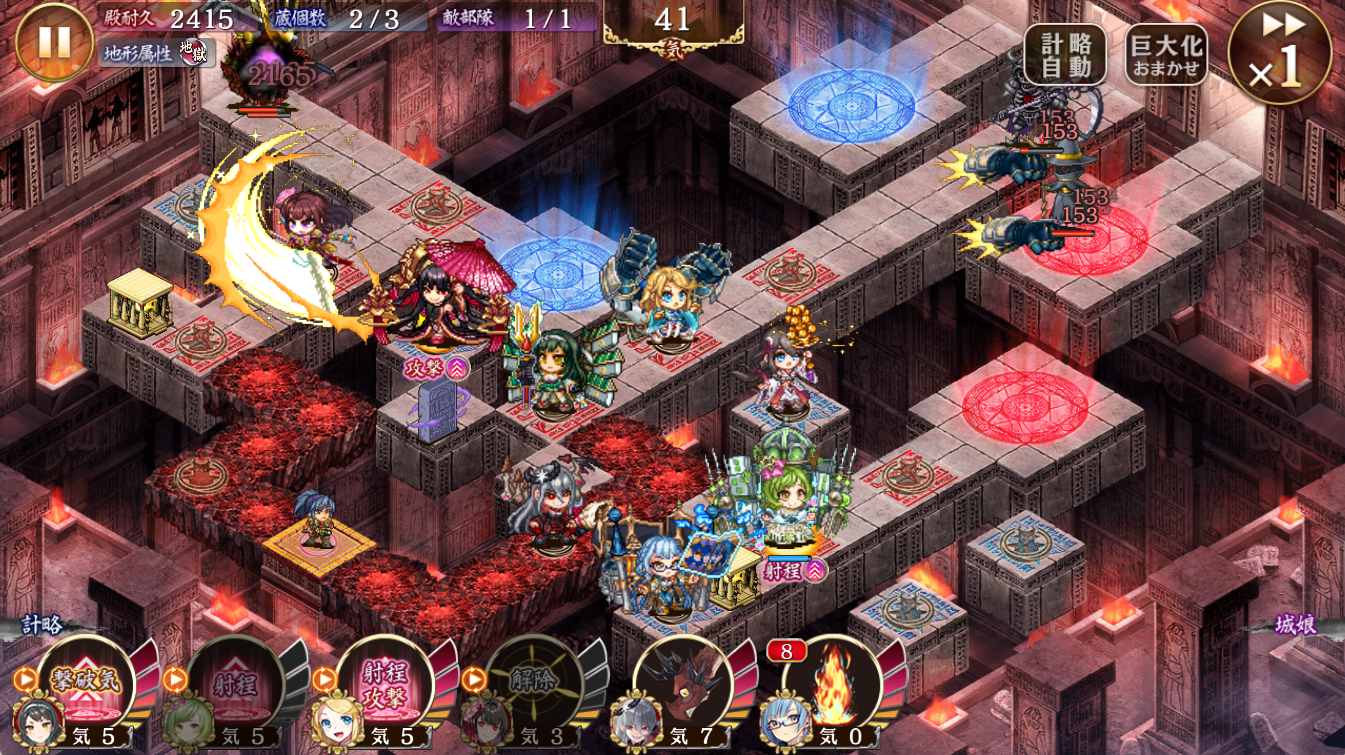Activate the 巨大化おまかせ auto-enlarge button
Image resolution: width=1345 pixels, height=755 pixels.
tap(1166, 55)
